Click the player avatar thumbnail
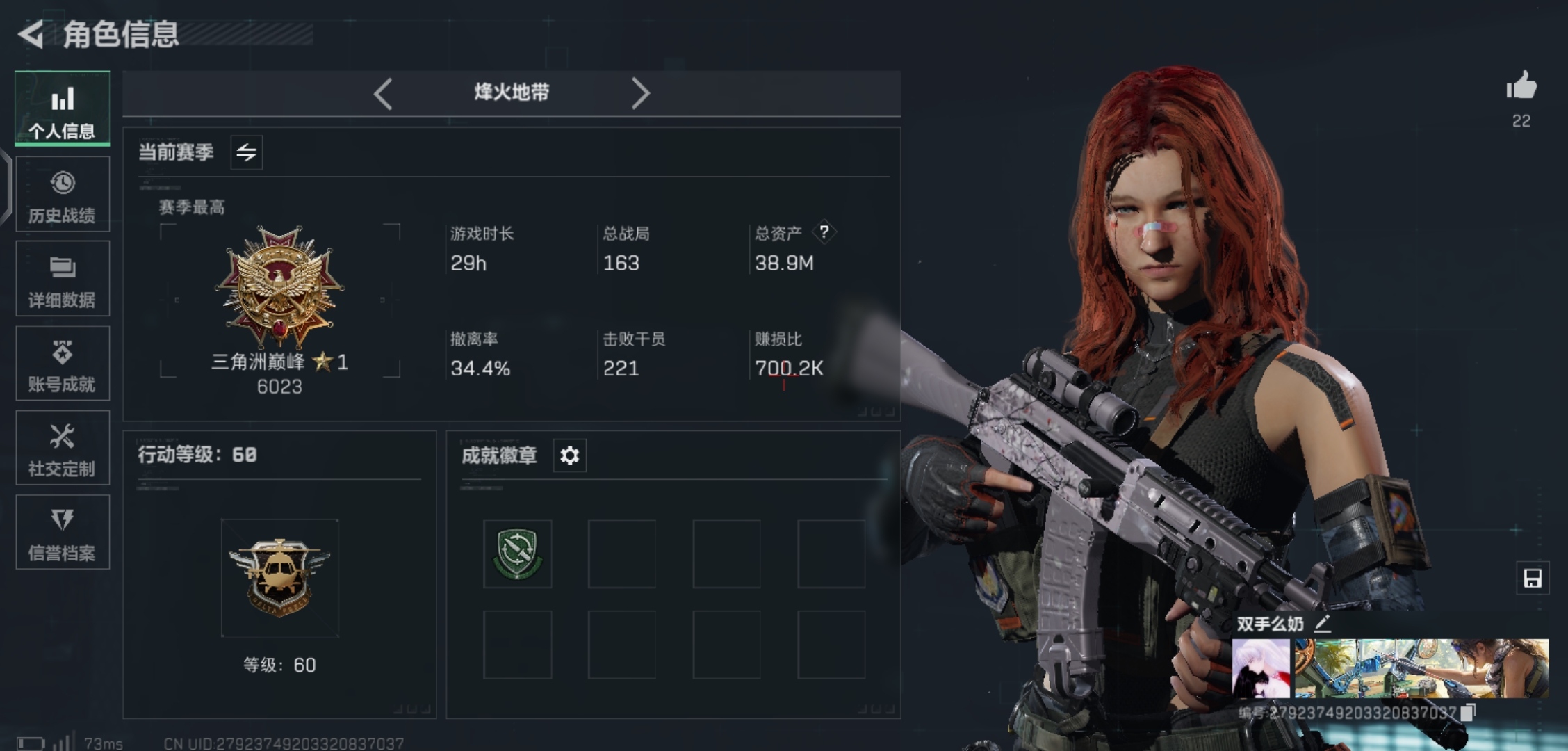 coord(1261,669)
